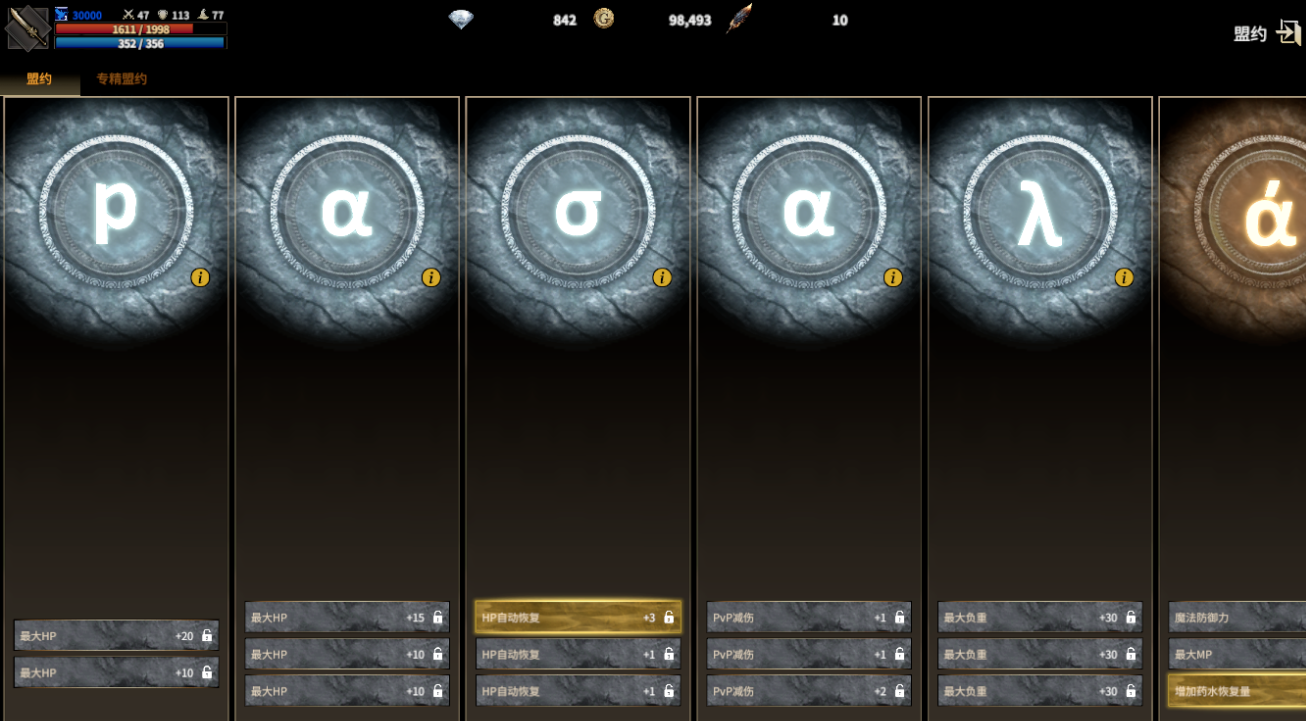1306x721 pixels.
Task: Click the highlighted HP自动恢复 +3 row
Action: (578, 617)
